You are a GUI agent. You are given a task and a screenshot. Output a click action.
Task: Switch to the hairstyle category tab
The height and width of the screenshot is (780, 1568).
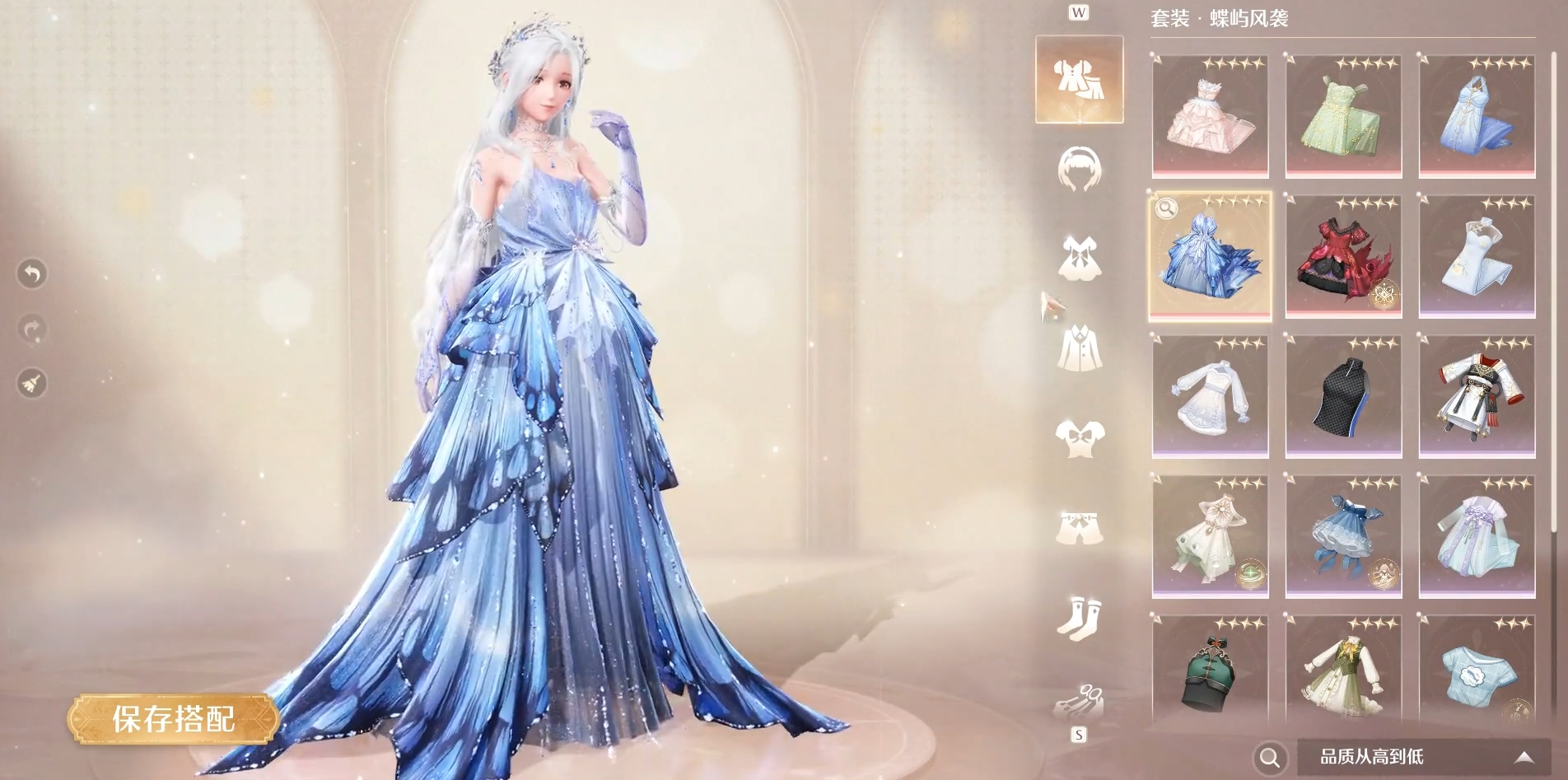click(1079, 169)
